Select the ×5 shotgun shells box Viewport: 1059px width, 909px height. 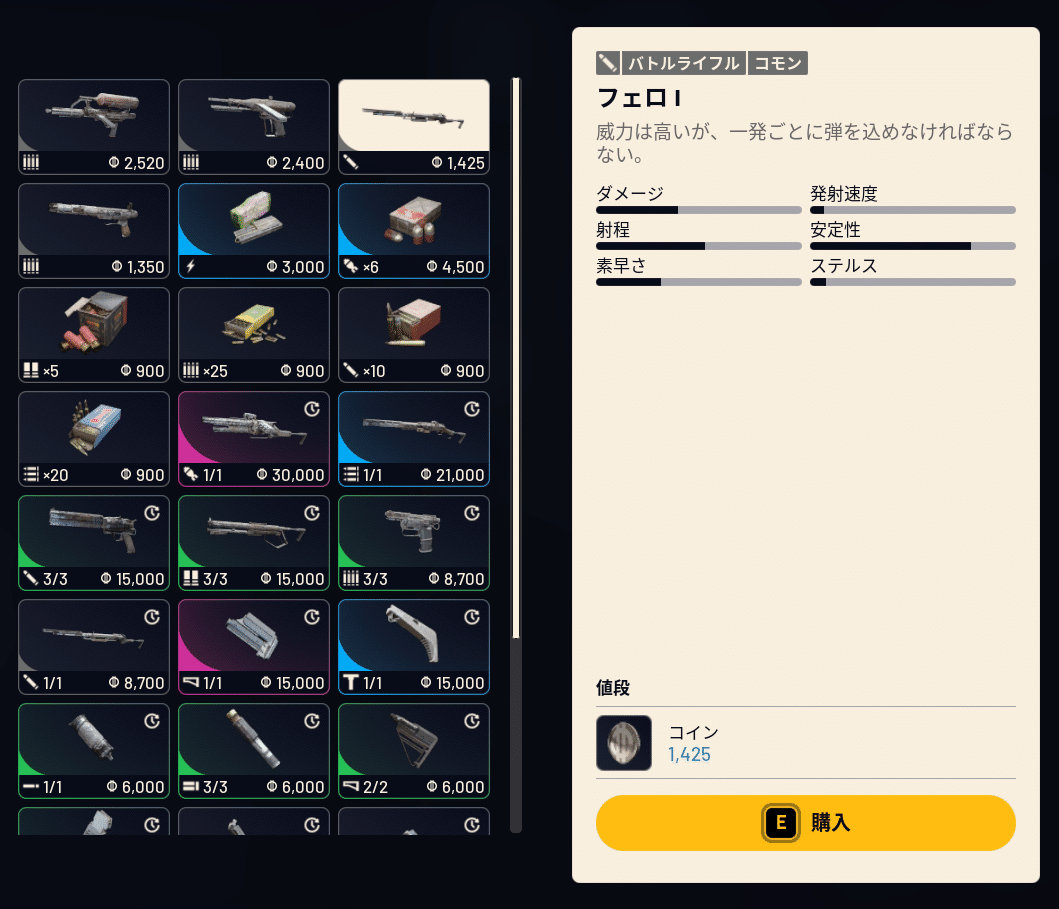pos(94,335)
